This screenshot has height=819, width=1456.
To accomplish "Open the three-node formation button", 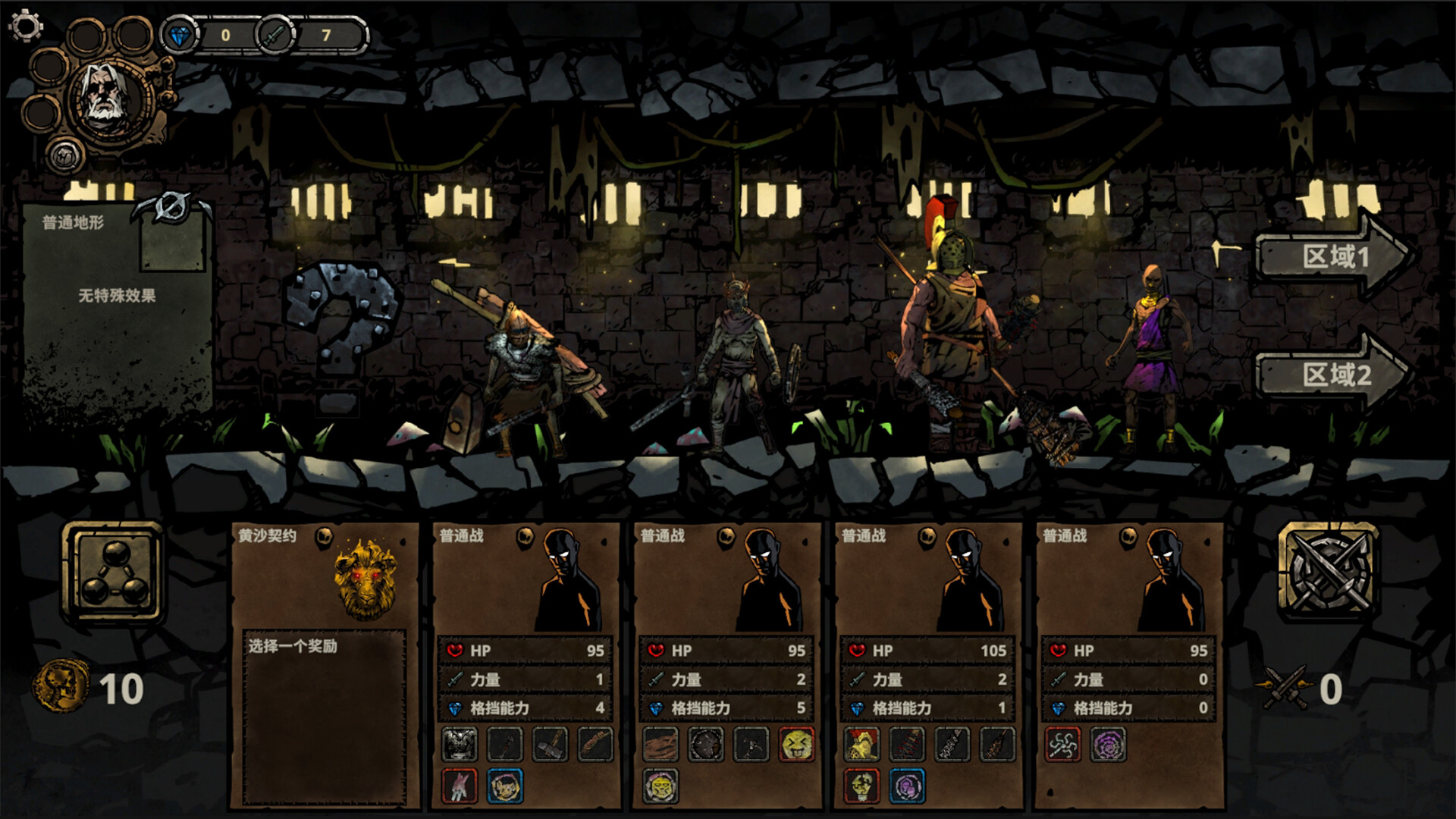I will [113, 573].
